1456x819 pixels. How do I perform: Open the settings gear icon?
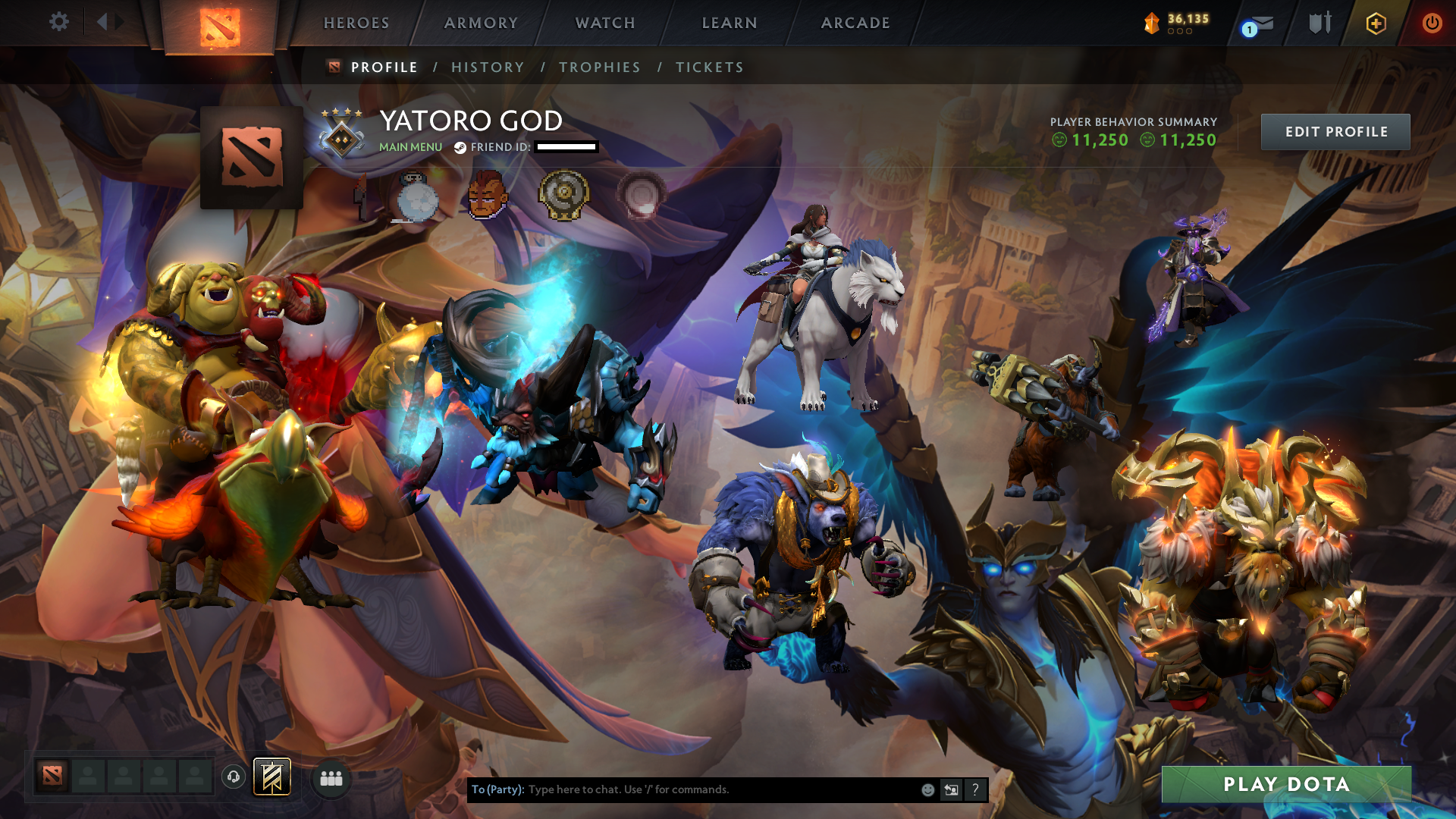tap(59, 23)
